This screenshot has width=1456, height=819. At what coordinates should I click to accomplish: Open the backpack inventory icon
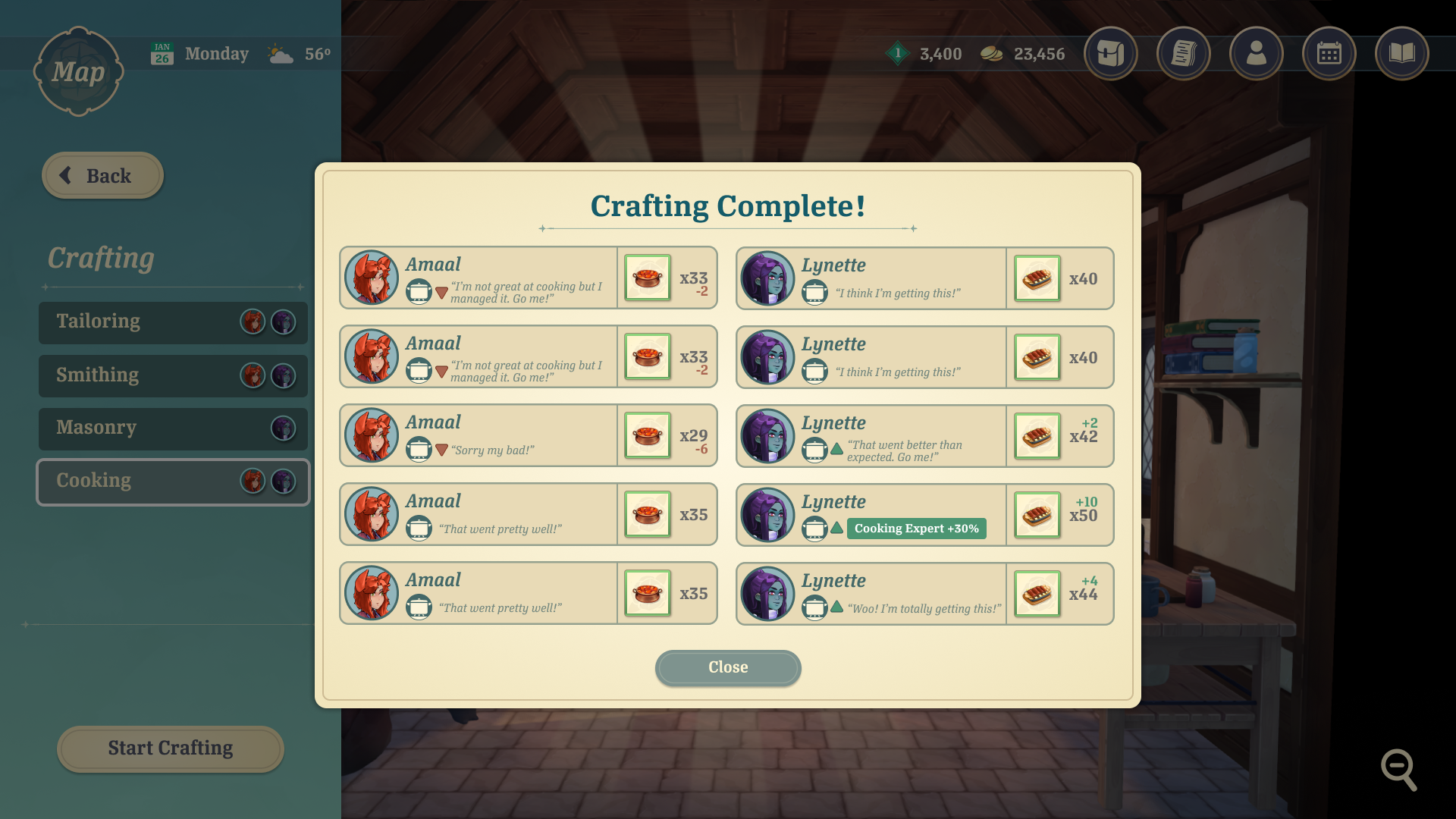[x=1110, y=54]
